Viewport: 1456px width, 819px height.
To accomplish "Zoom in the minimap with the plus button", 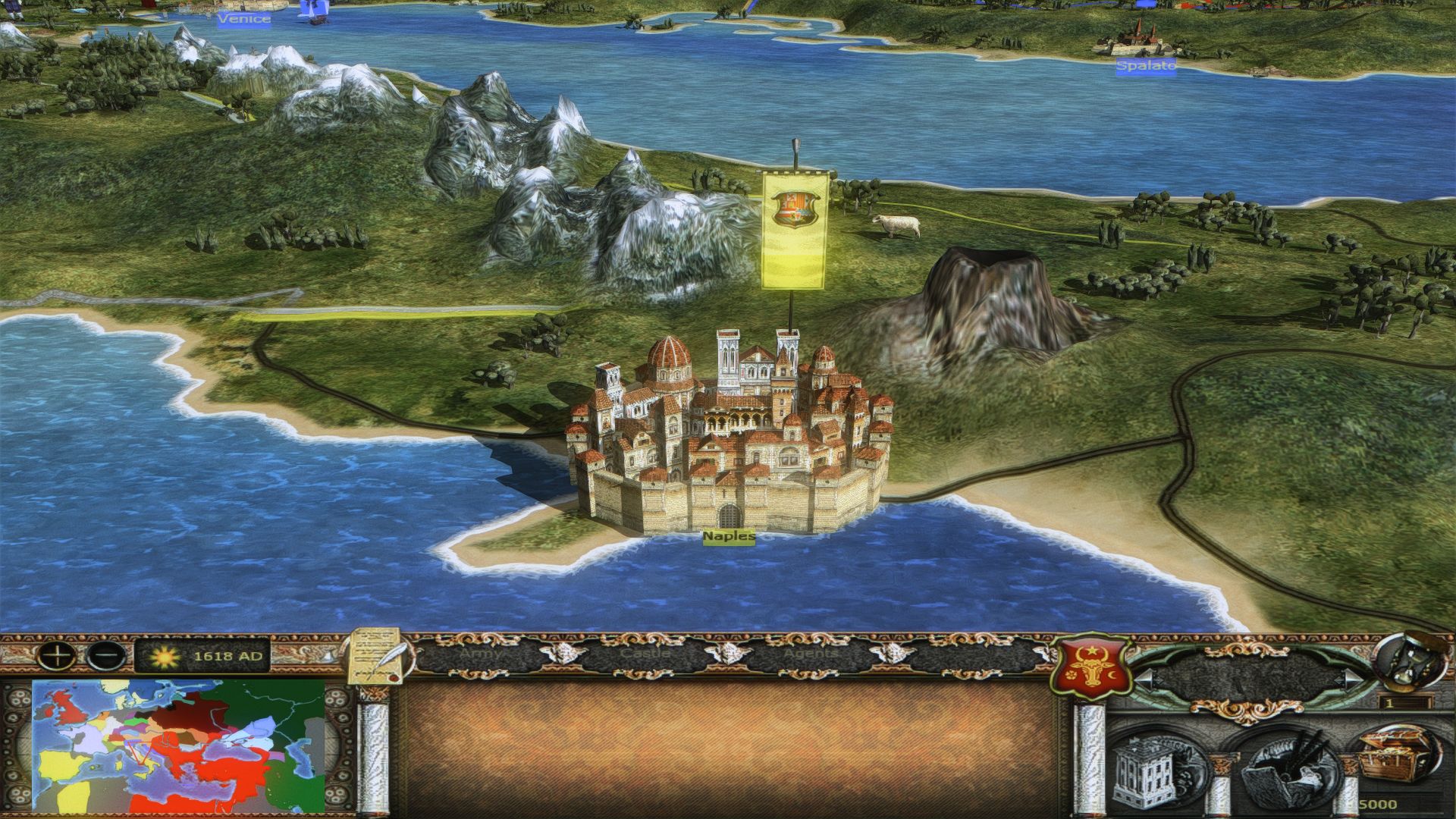I will tap(58, 655).
